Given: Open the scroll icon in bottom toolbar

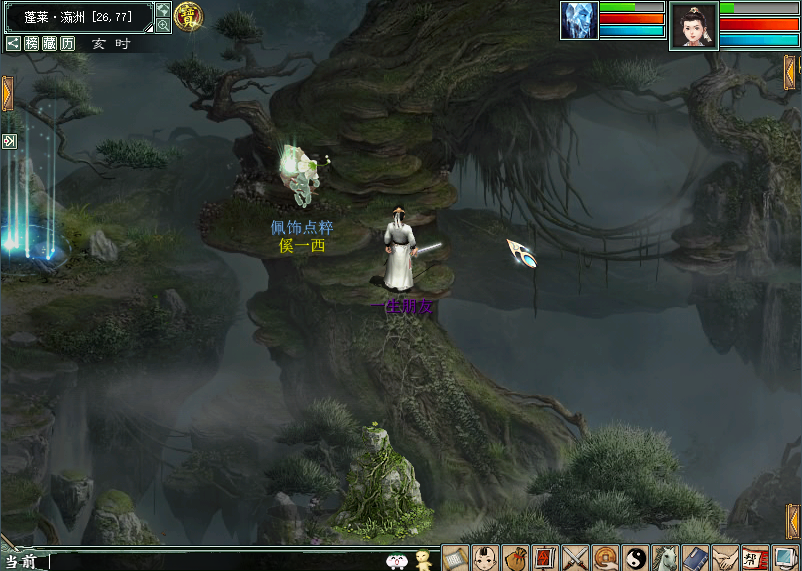Looking at the screenshot, I should point(455,558).
